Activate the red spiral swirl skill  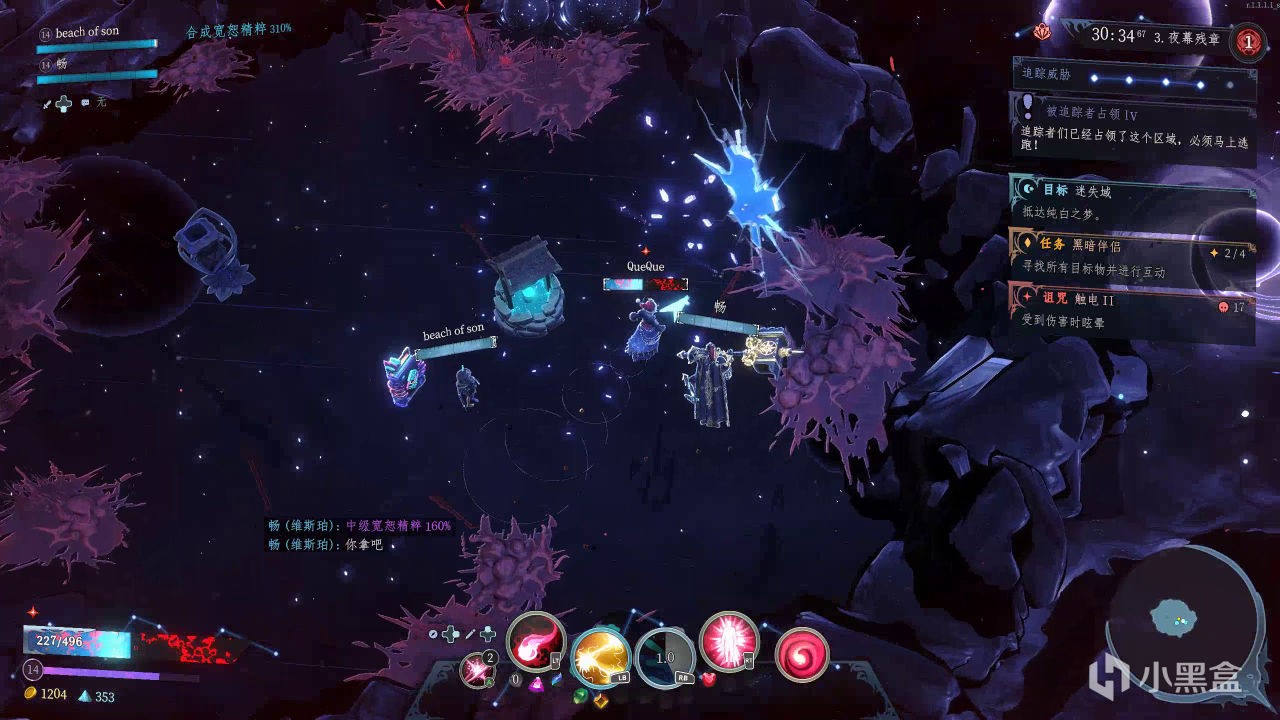click(801, 655)
